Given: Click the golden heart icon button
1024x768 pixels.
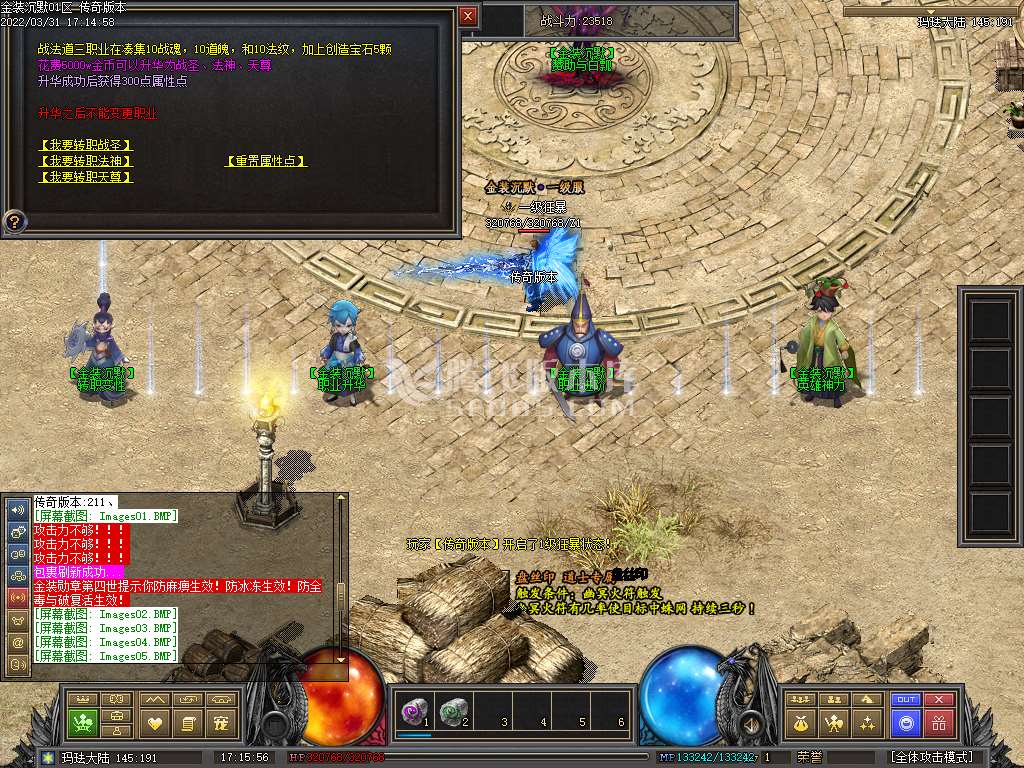Looking at the screenshot, I should pos(154,722).
